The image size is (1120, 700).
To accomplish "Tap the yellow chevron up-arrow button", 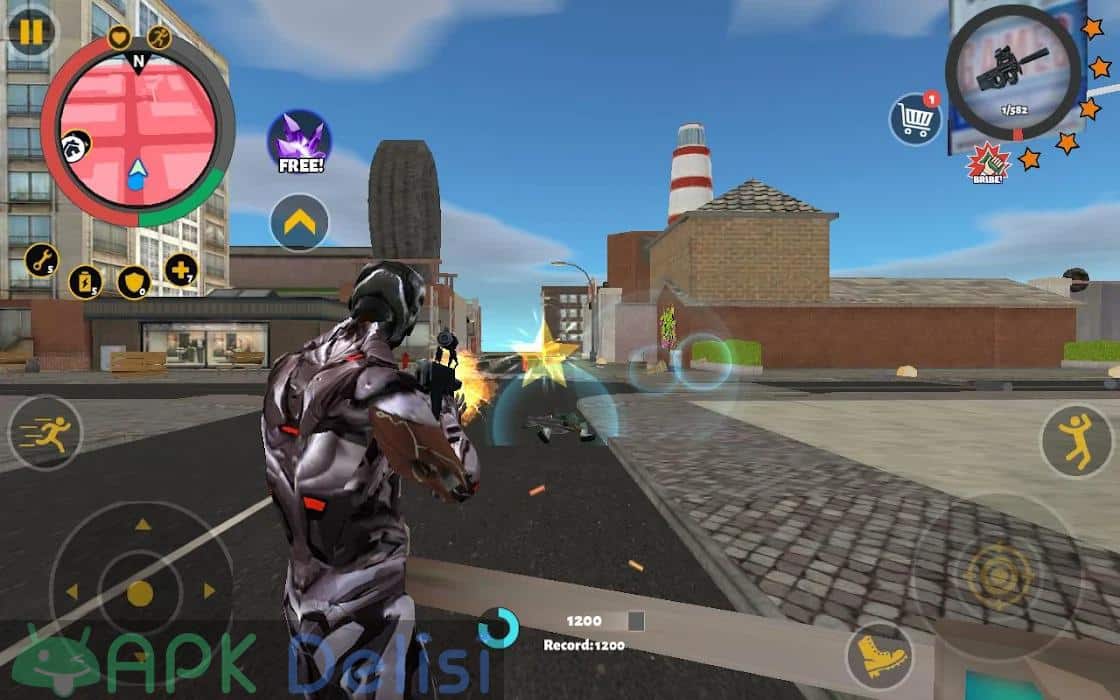I will click(299, 222).
